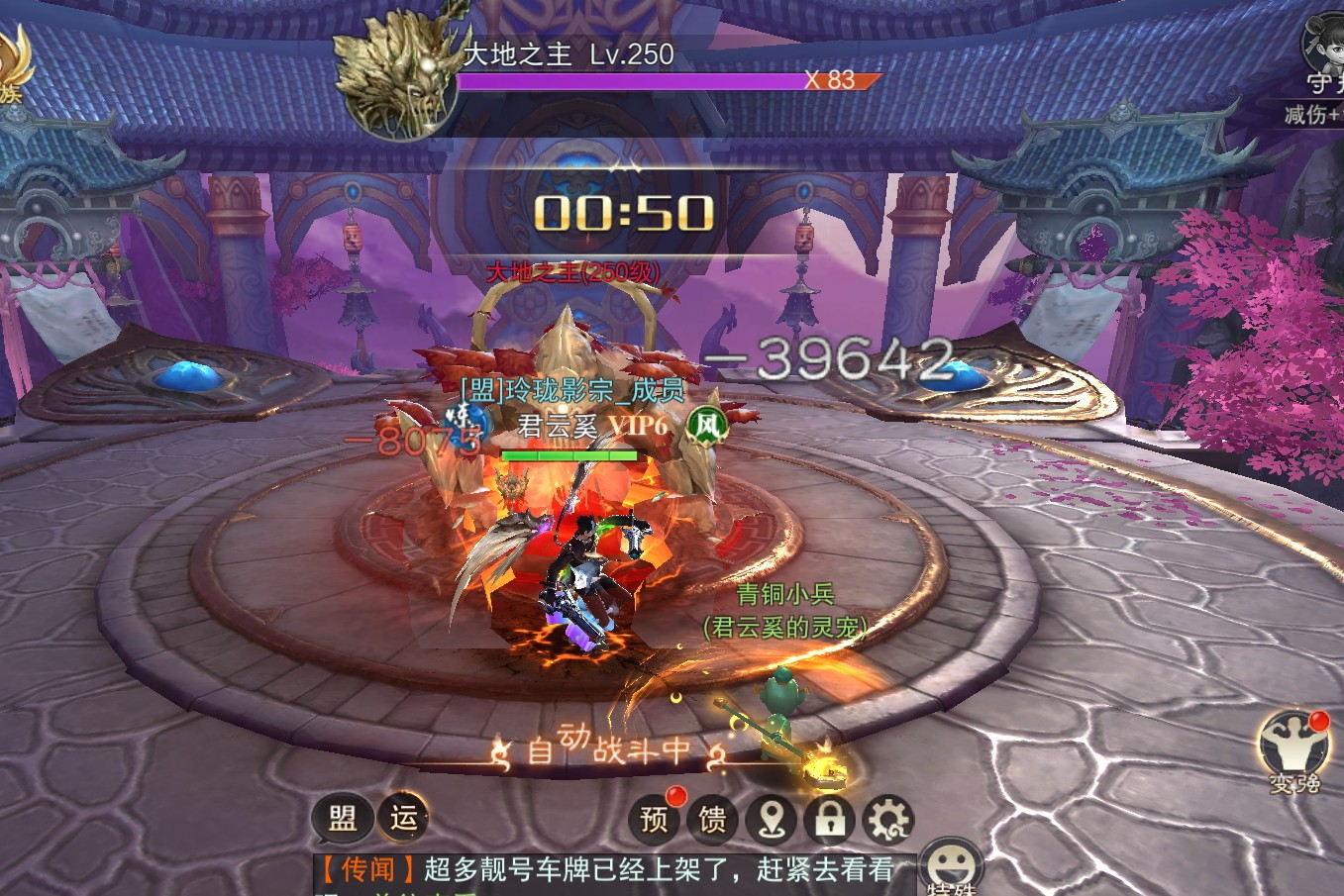Select the 运 round button
The image size is (1344, 896).
(x=403, y=818)
